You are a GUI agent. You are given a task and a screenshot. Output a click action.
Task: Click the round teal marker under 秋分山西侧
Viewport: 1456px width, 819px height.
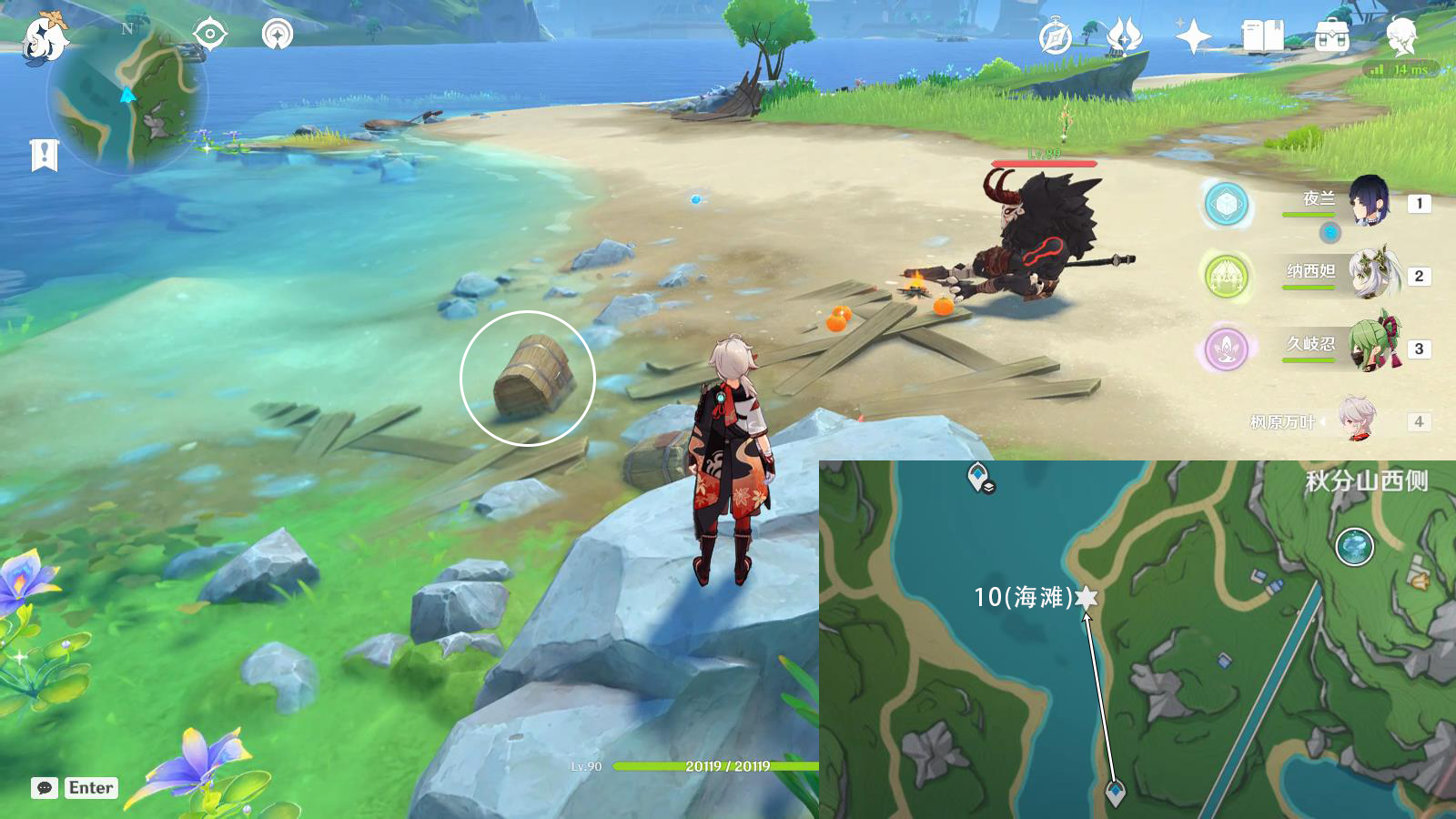point(1354,547)
